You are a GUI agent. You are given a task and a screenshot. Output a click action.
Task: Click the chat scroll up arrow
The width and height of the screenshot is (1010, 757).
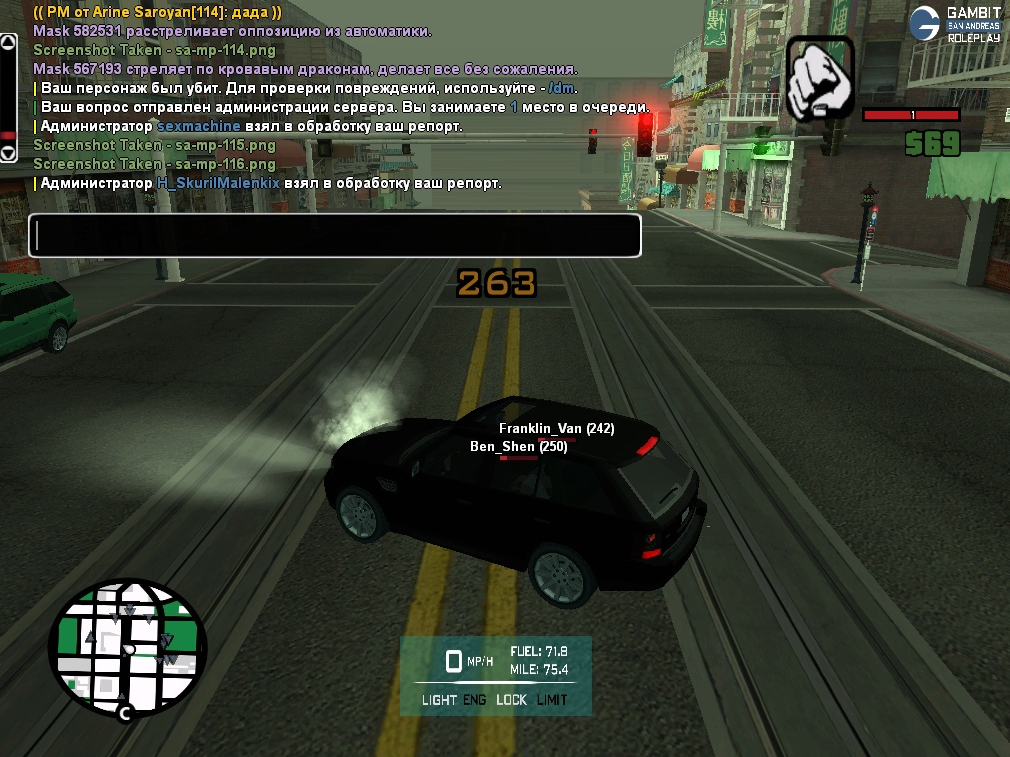[x=8, y=43]
